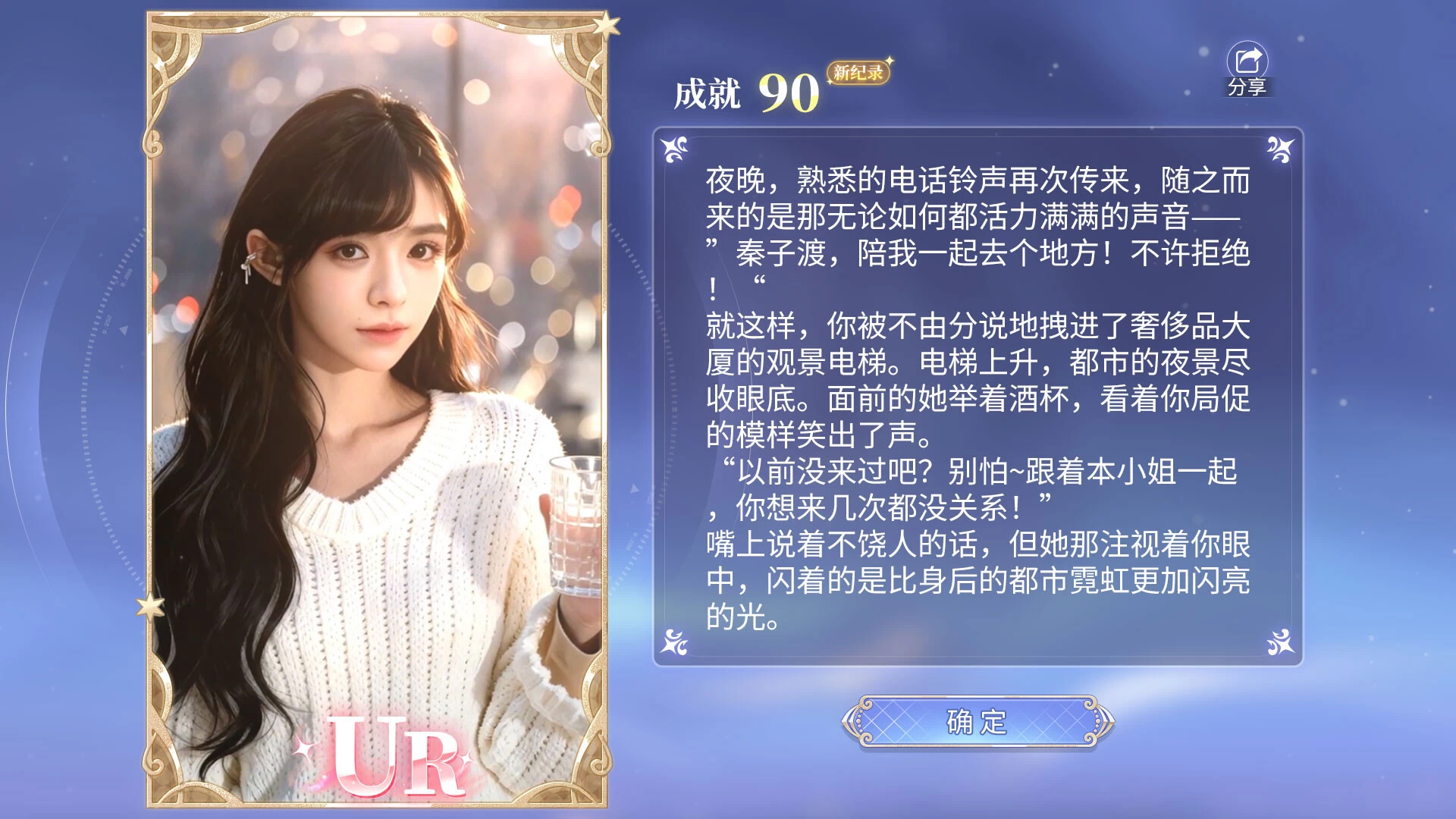Click the flourish ornament at the story panel's top-right
Viewport: 1456px width, 819px height.
coord(1277,149)
